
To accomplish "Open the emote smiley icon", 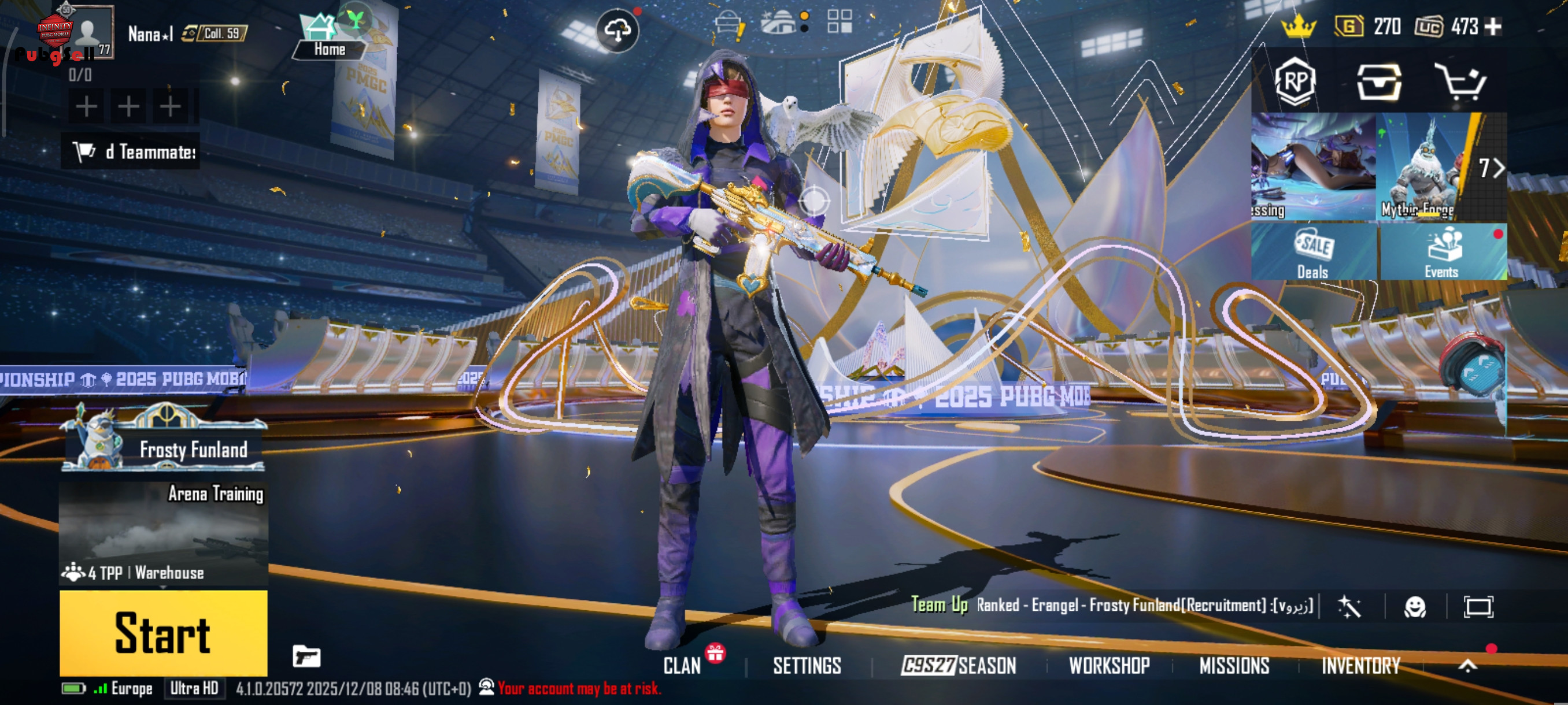I will 1415,607.
